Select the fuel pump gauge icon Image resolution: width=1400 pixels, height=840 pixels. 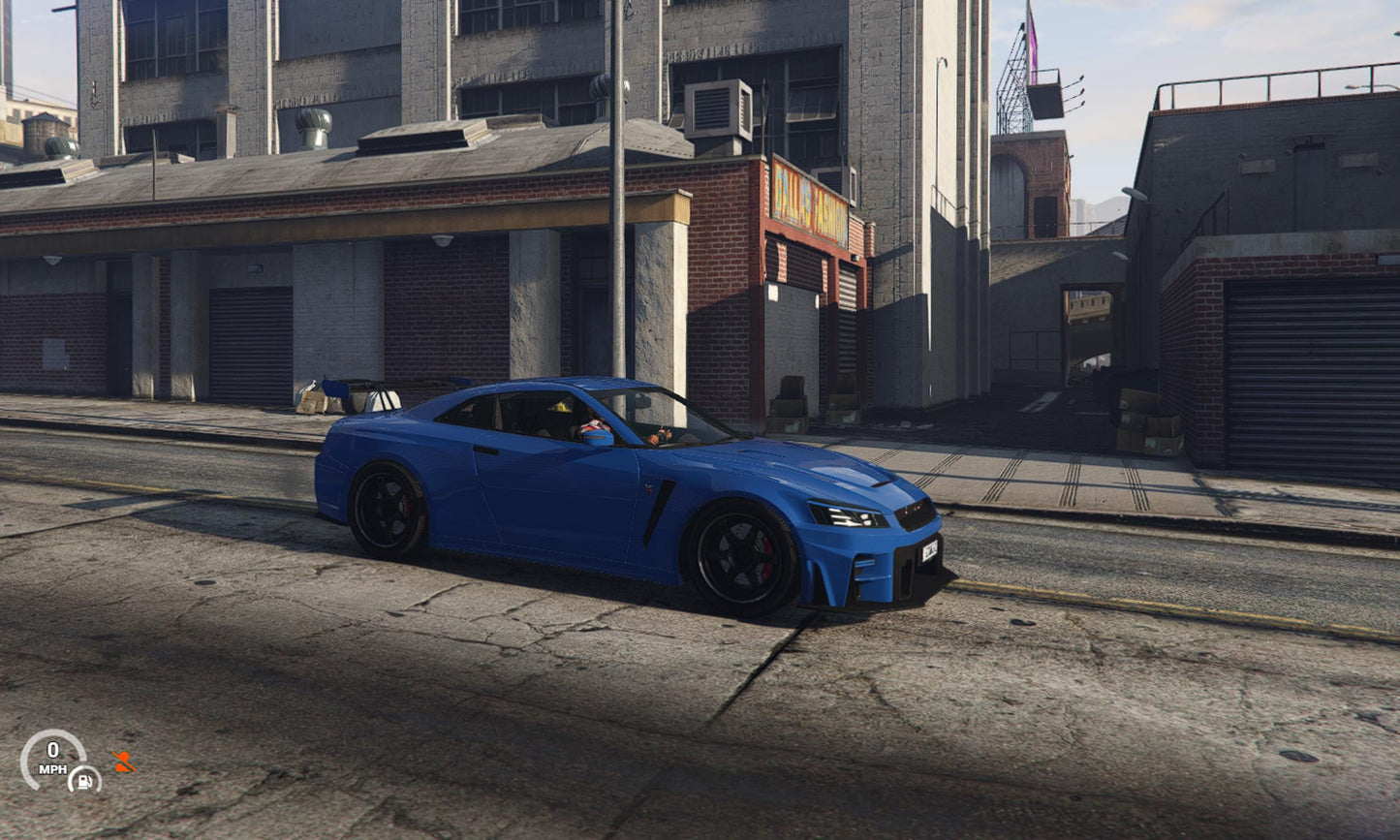84,778
